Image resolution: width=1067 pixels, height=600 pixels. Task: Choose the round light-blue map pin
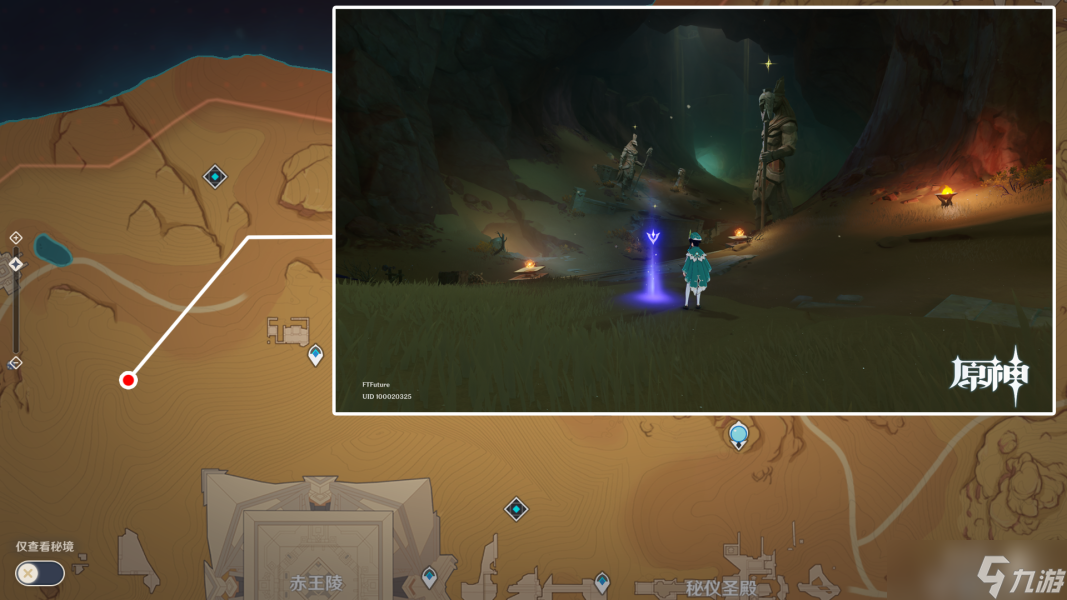739,434
